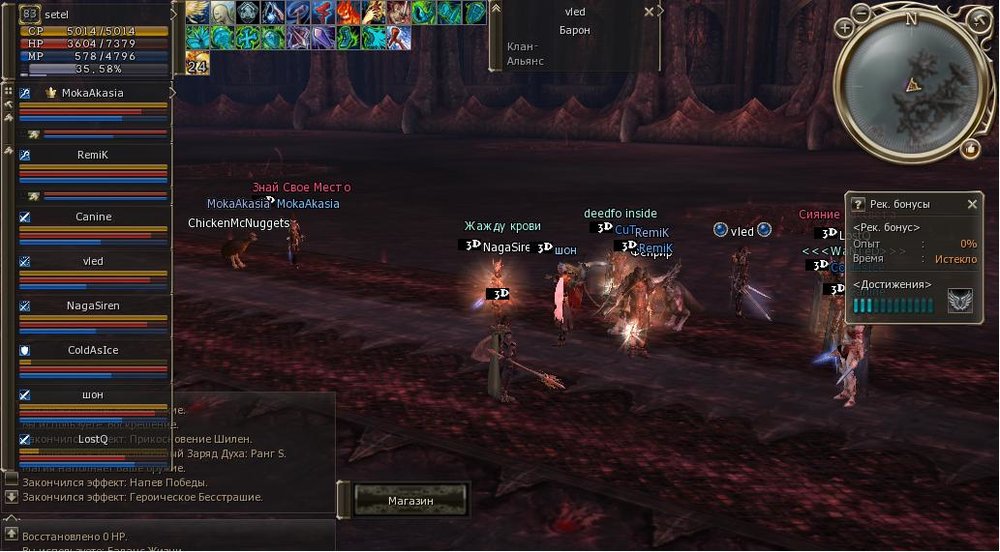Screen dimensions: 1000x552
Task: Choose NagaSiren from the party list
Action: (x=93, y=305)
